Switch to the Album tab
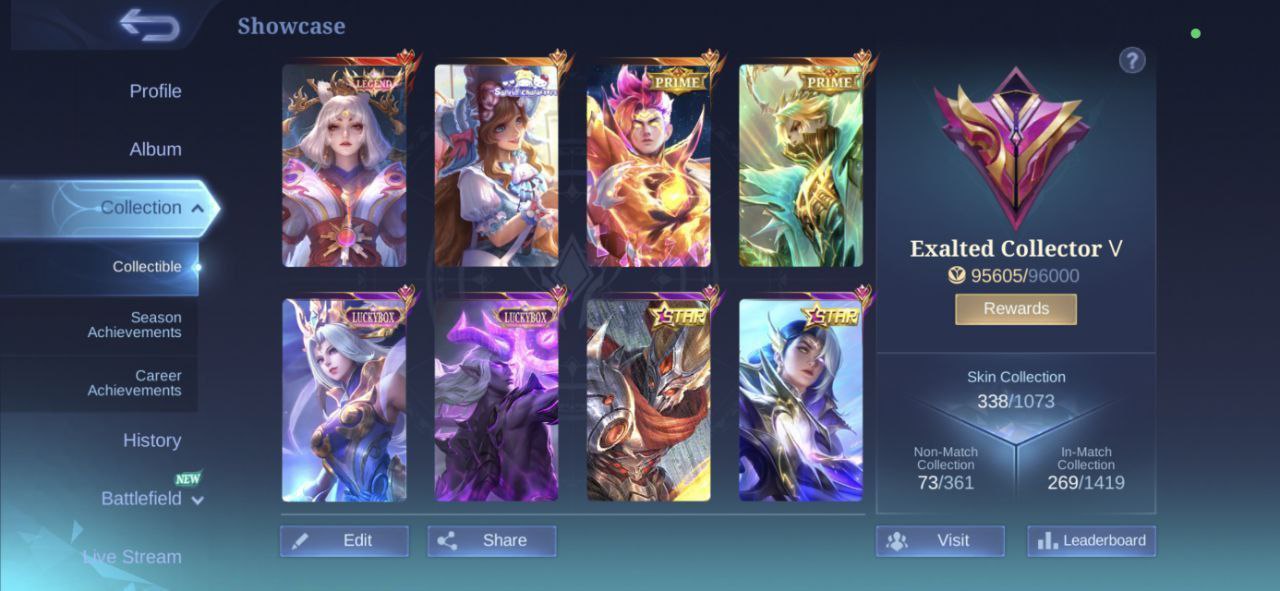1280x591 pixels. click(155, 149)
